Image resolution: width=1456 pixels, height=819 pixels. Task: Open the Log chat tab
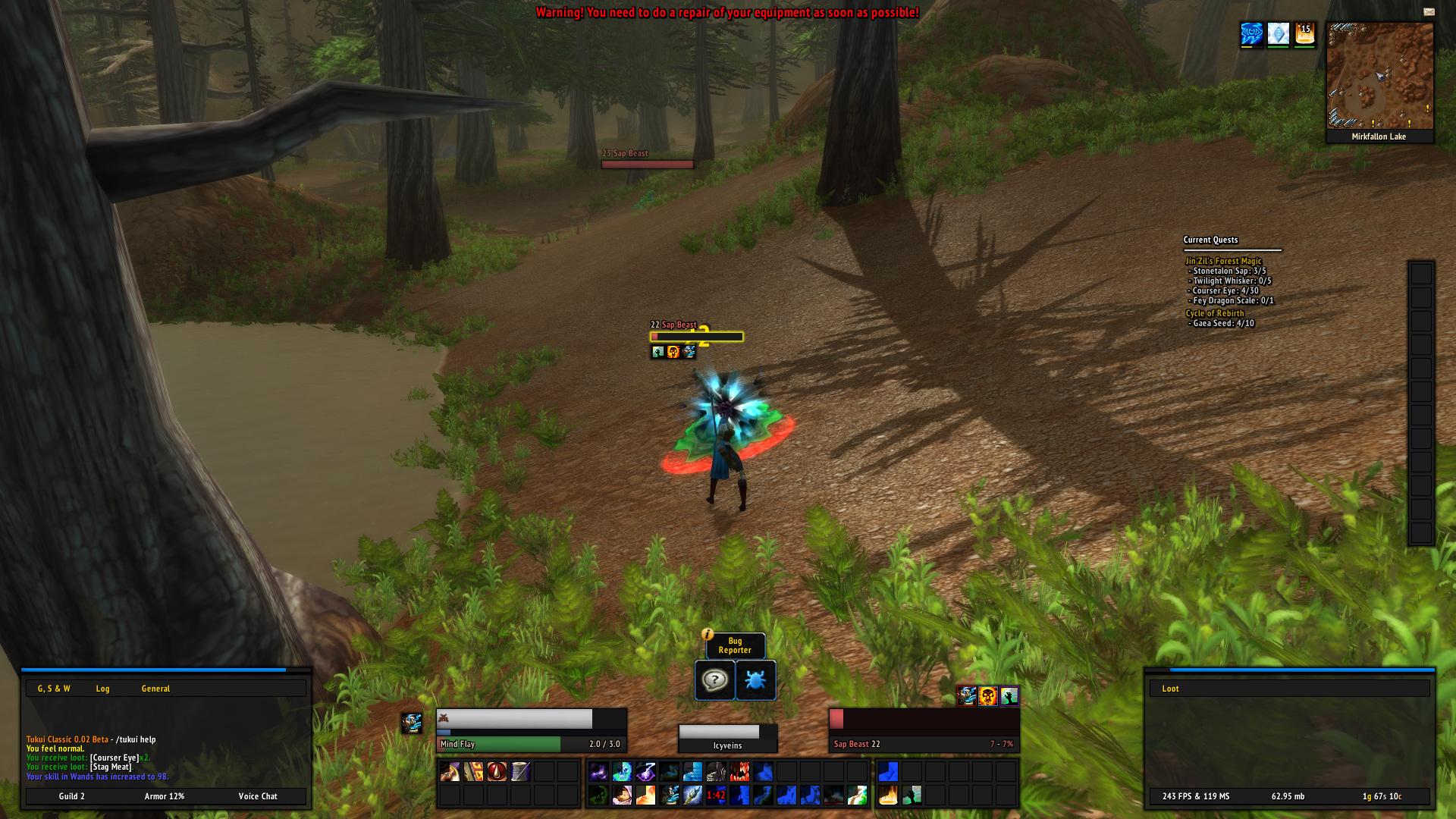click(x=102, y=689)
